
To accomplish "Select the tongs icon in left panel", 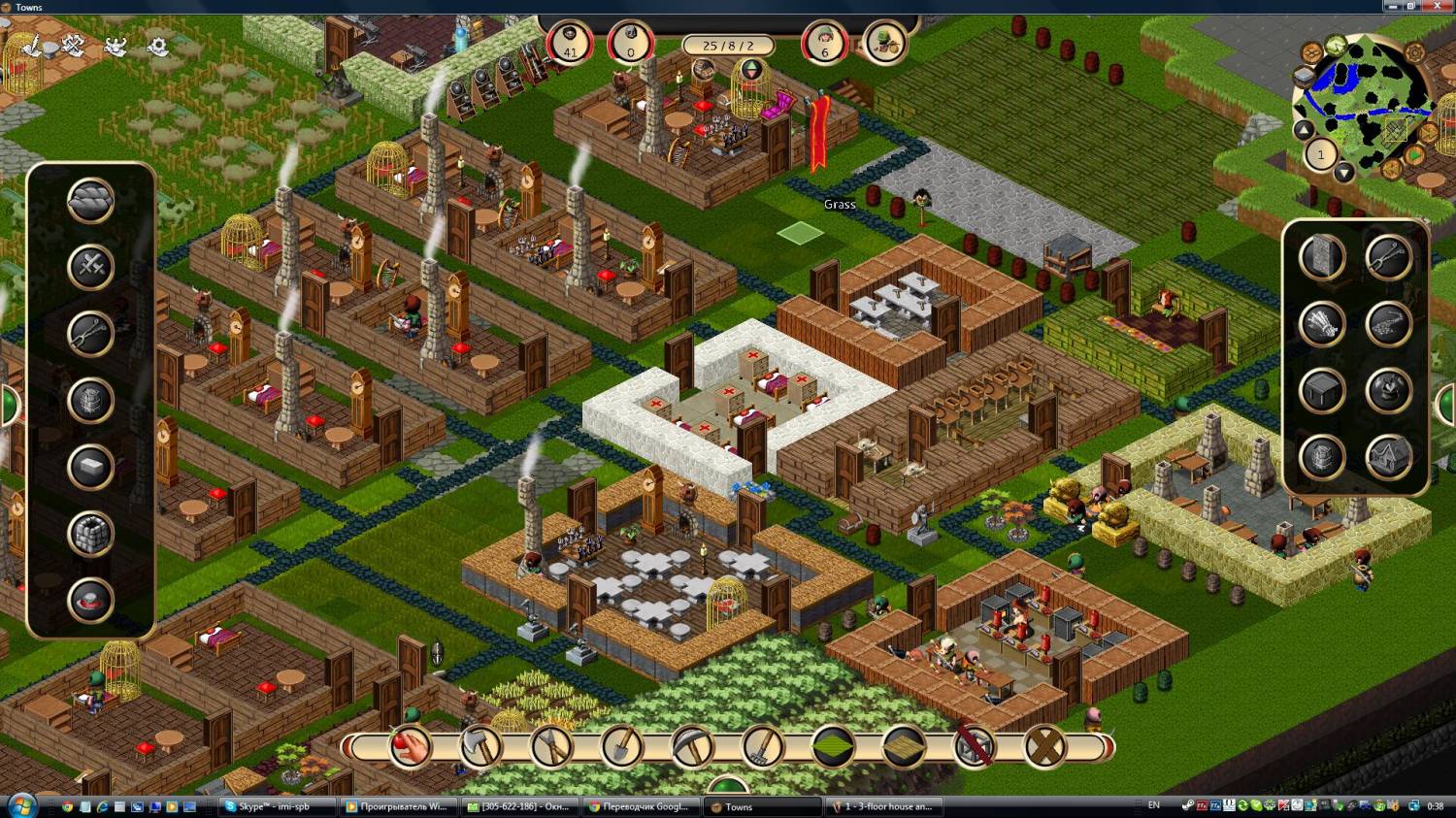I will (x=90, y=333).
